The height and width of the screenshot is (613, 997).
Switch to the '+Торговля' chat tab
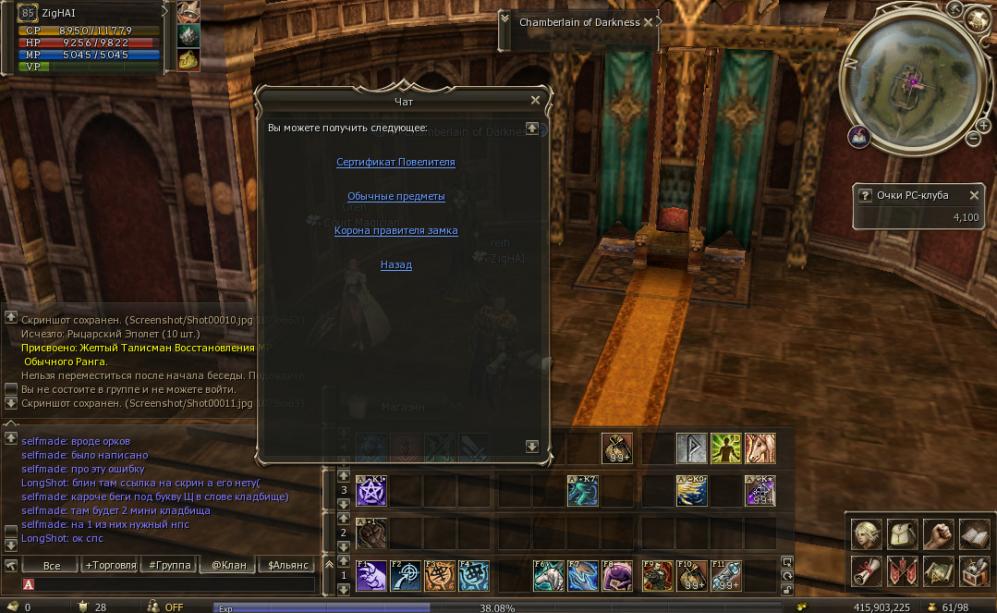111,565
